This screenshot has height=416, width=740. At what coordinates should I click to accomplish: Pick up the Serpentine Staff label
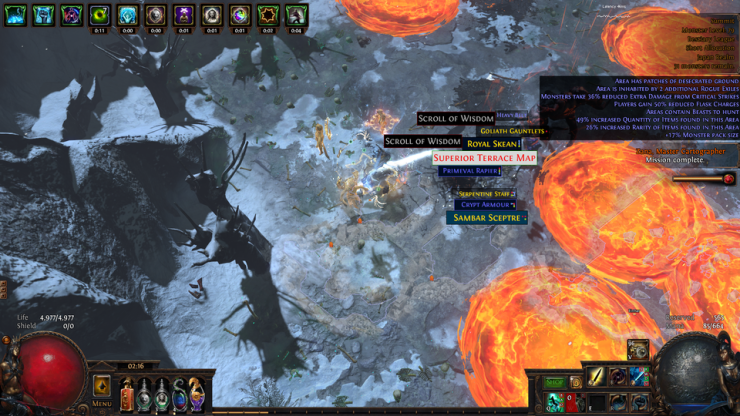pyautogui.click(x=484, y=193)
